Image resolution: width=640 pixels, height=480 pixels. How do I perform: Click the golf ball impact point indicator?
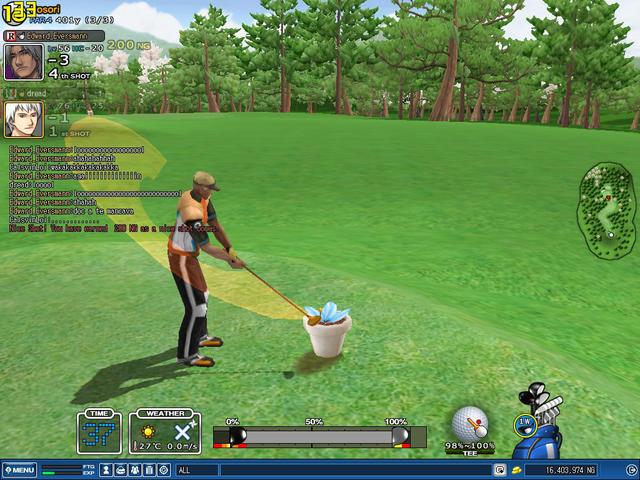click(470, 422)
